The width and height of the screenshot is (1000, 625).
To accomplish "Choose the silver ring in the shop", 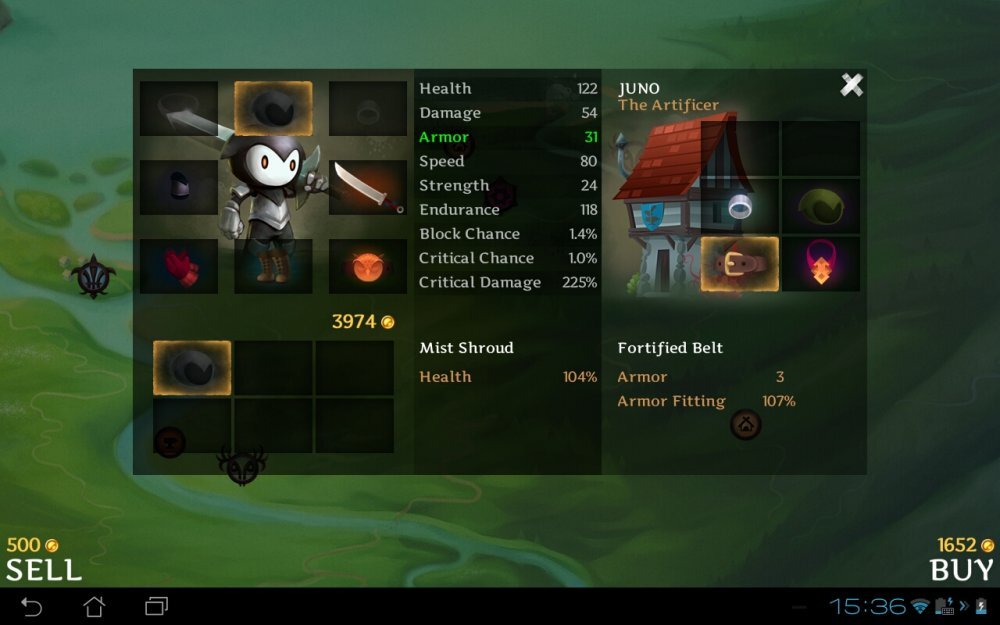I will point(740,206).
